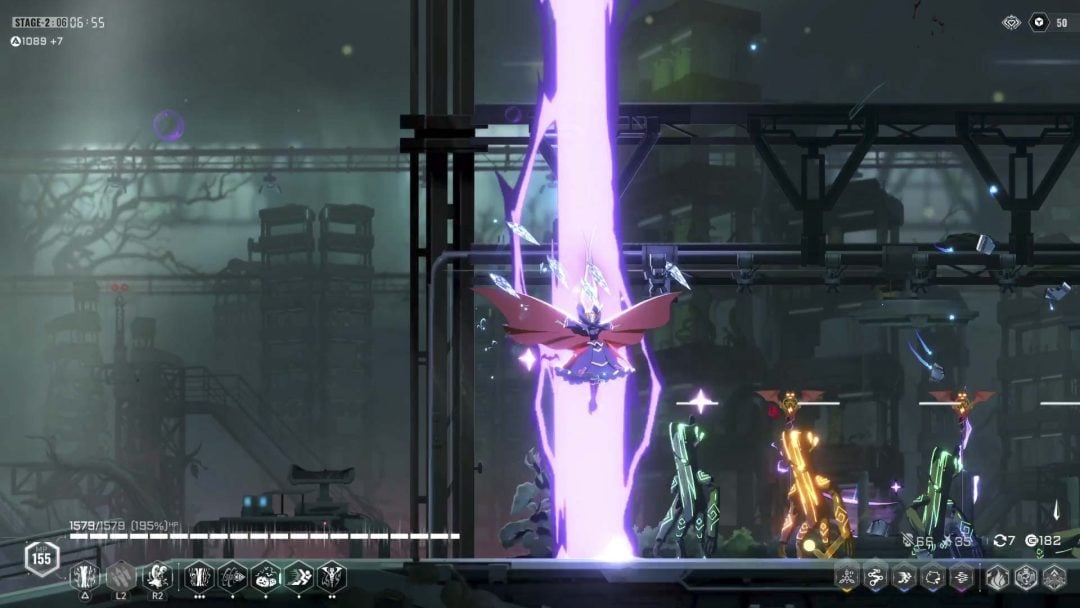This screenshot has width=1080, height=608.
Task: Select the winding chain path perk icon
Action: (x=875, y=576)
